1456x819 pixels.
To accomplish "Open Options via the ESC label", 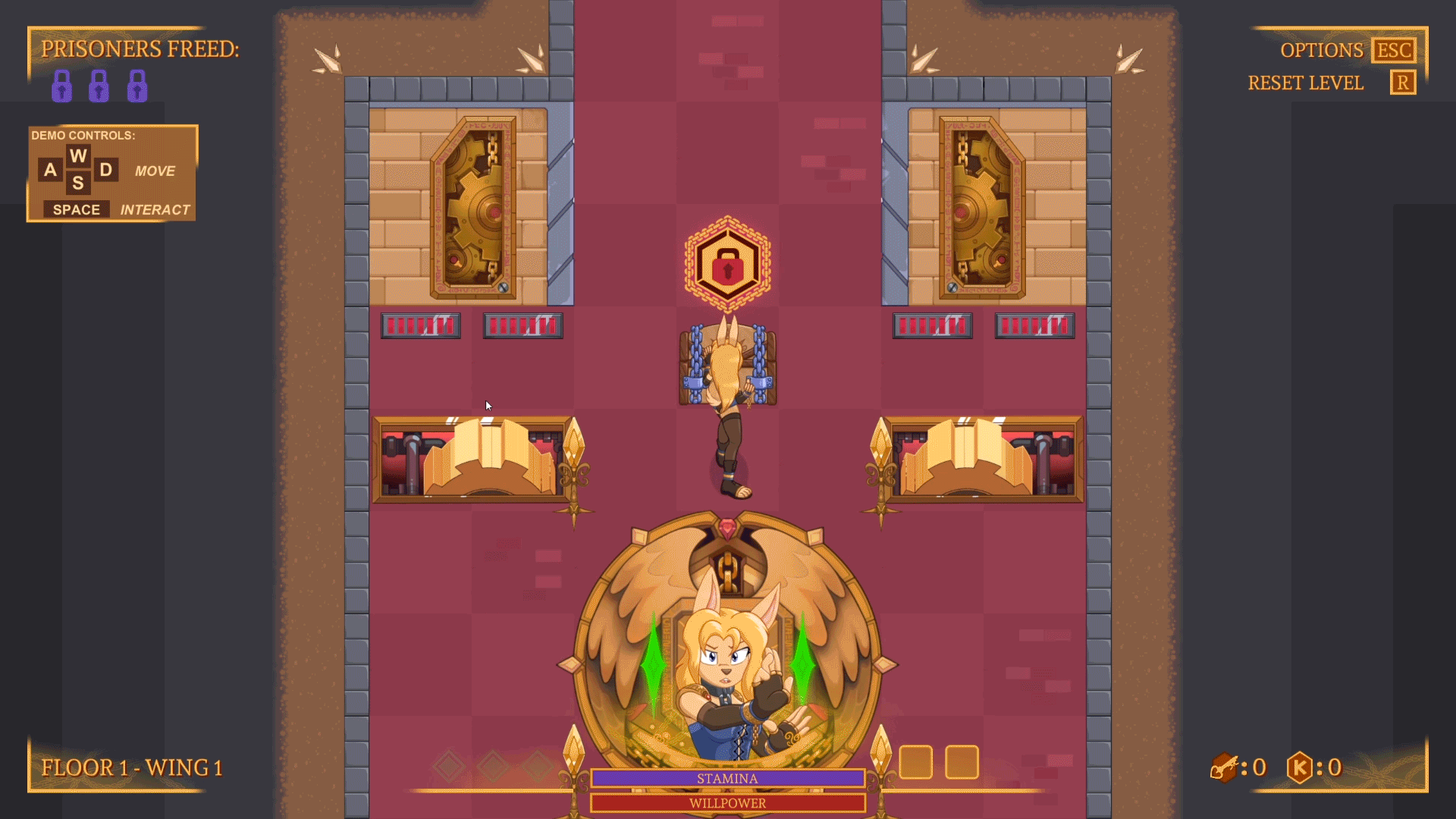I will pos(1392,50).
